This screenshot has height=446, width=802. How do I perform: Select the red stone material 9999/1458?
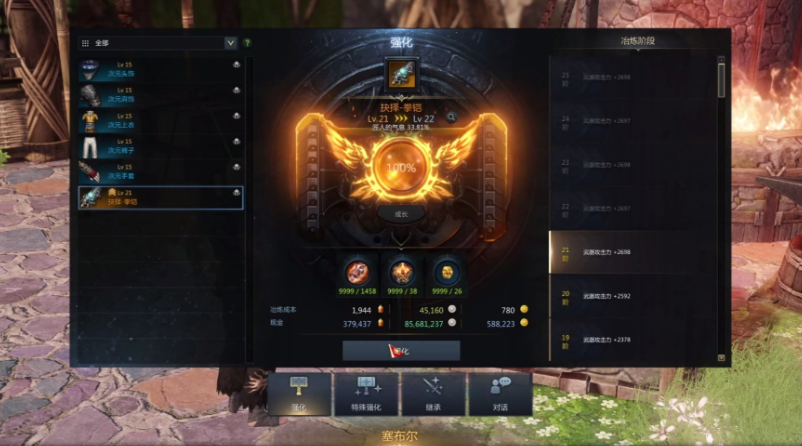click(358, 271)
